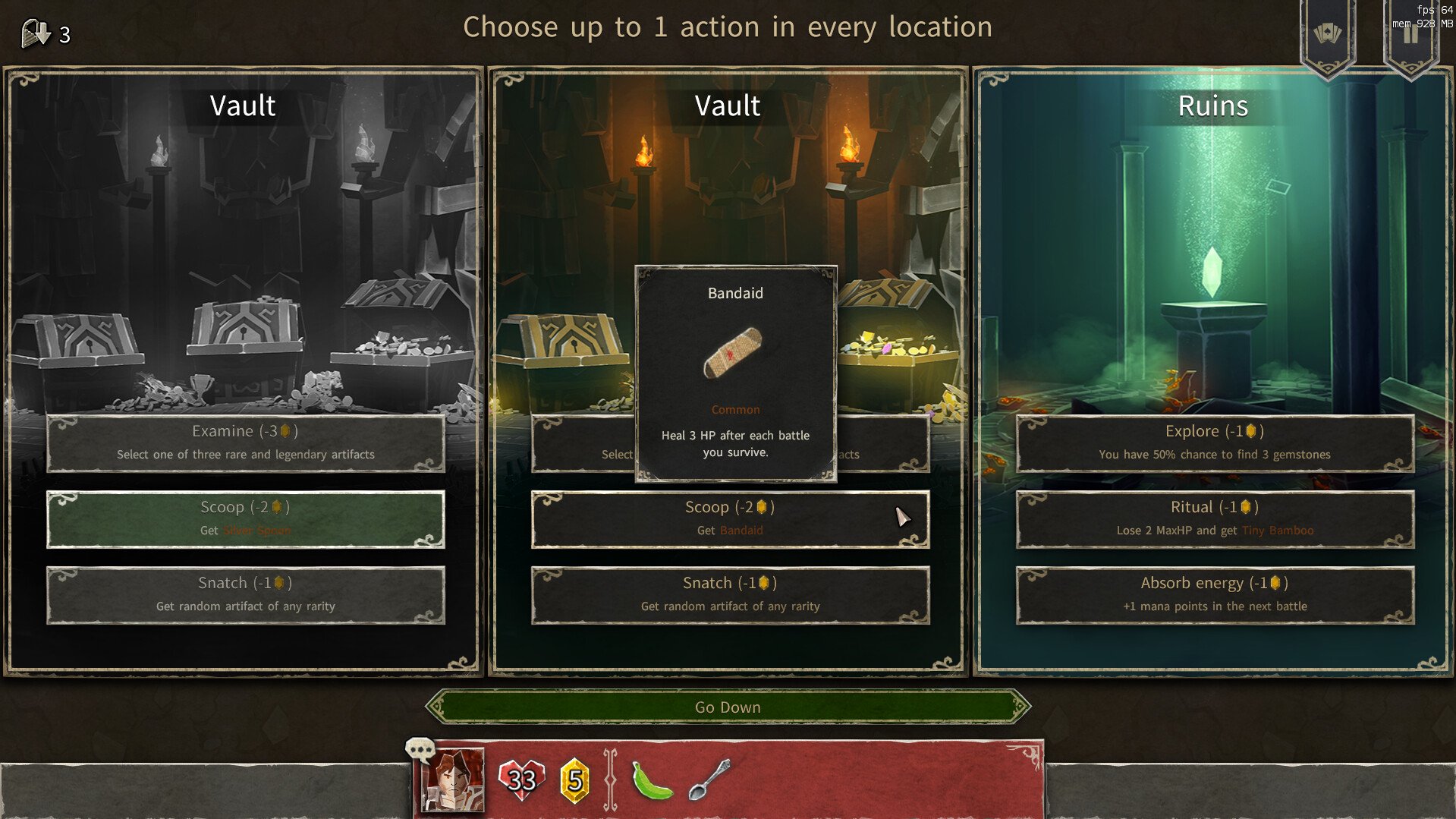This screenshot has height=819, width=1456.
Task: Open the speech bubble above the portrait
Action: 420,750
